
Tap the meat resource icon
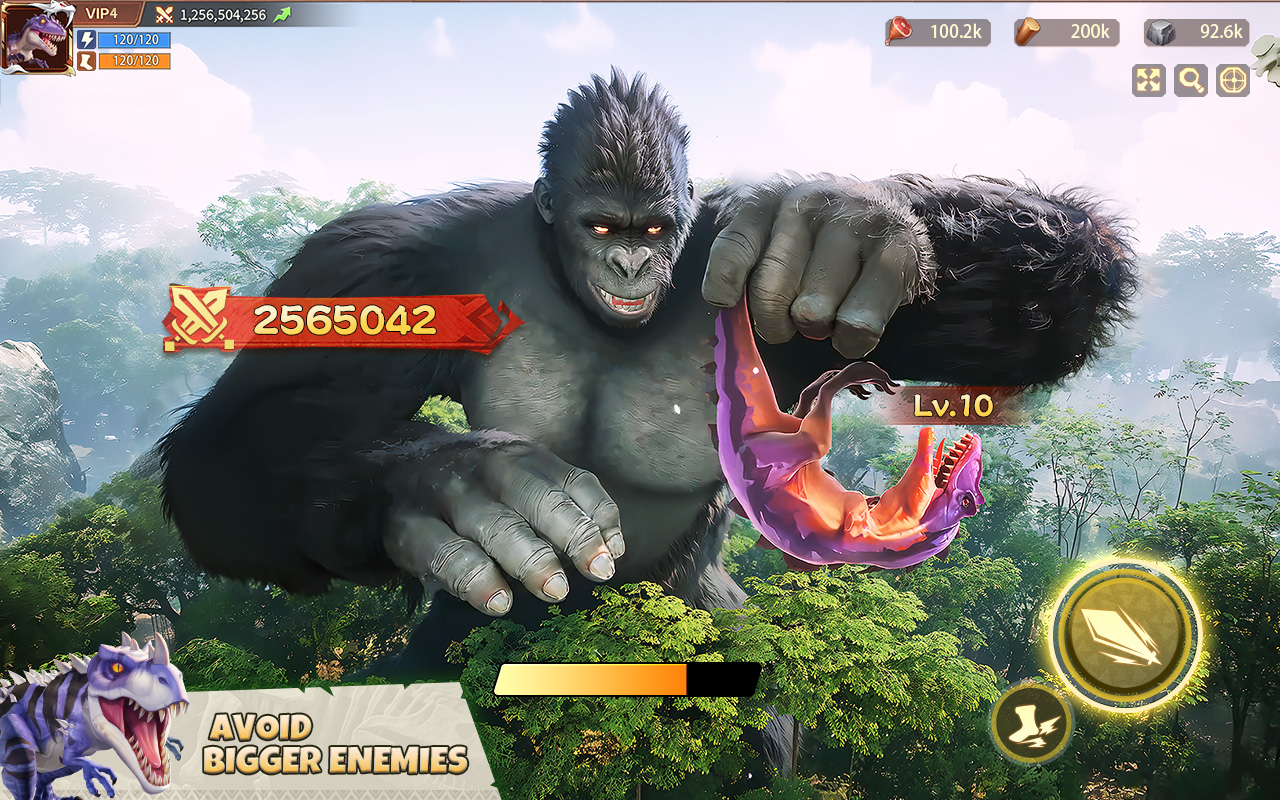(x=899, y=32)
